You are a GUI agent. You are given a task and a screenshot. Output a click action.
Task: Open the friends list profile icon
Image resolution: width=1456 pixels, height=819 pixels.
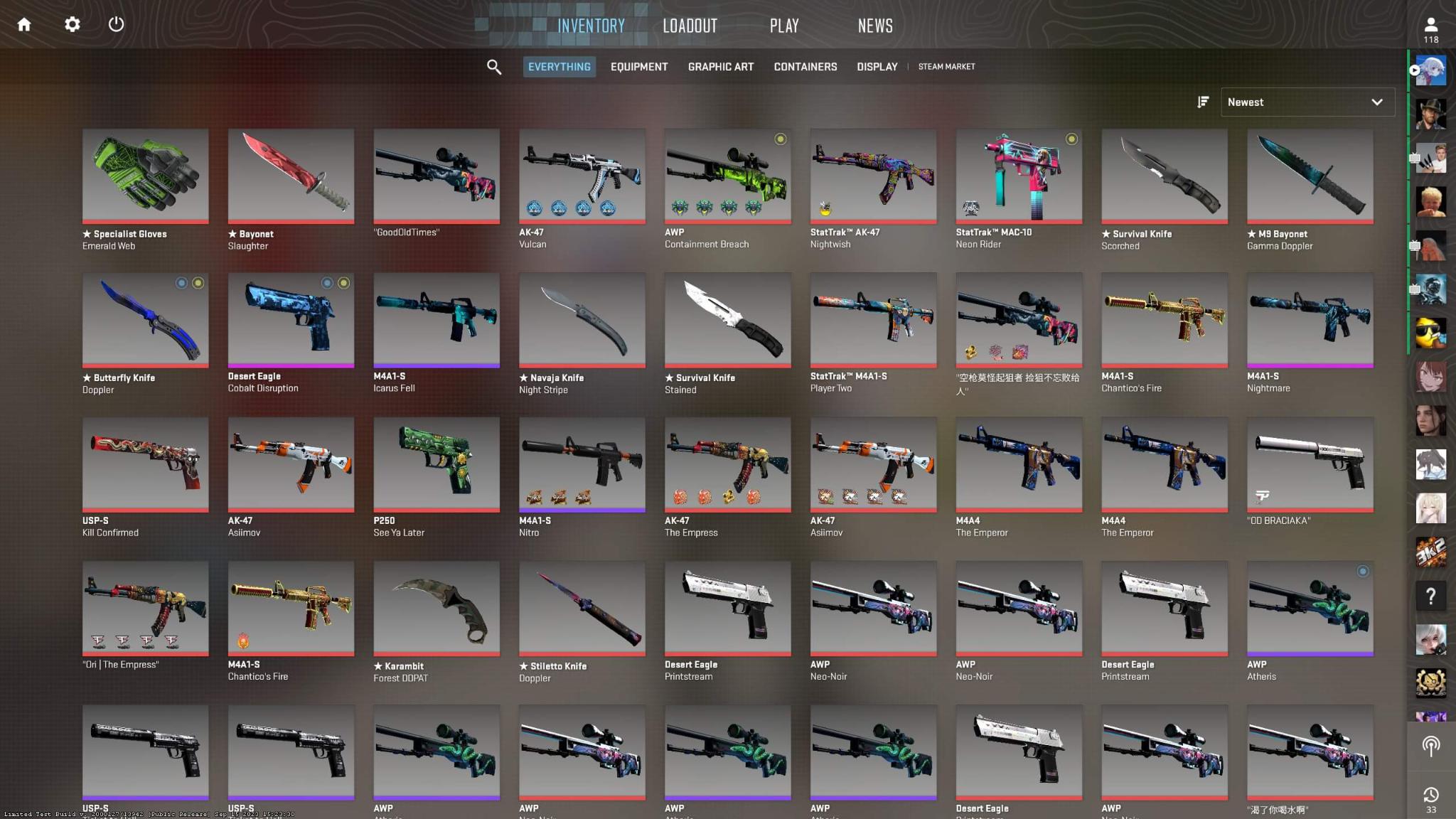click(1430, 28)
